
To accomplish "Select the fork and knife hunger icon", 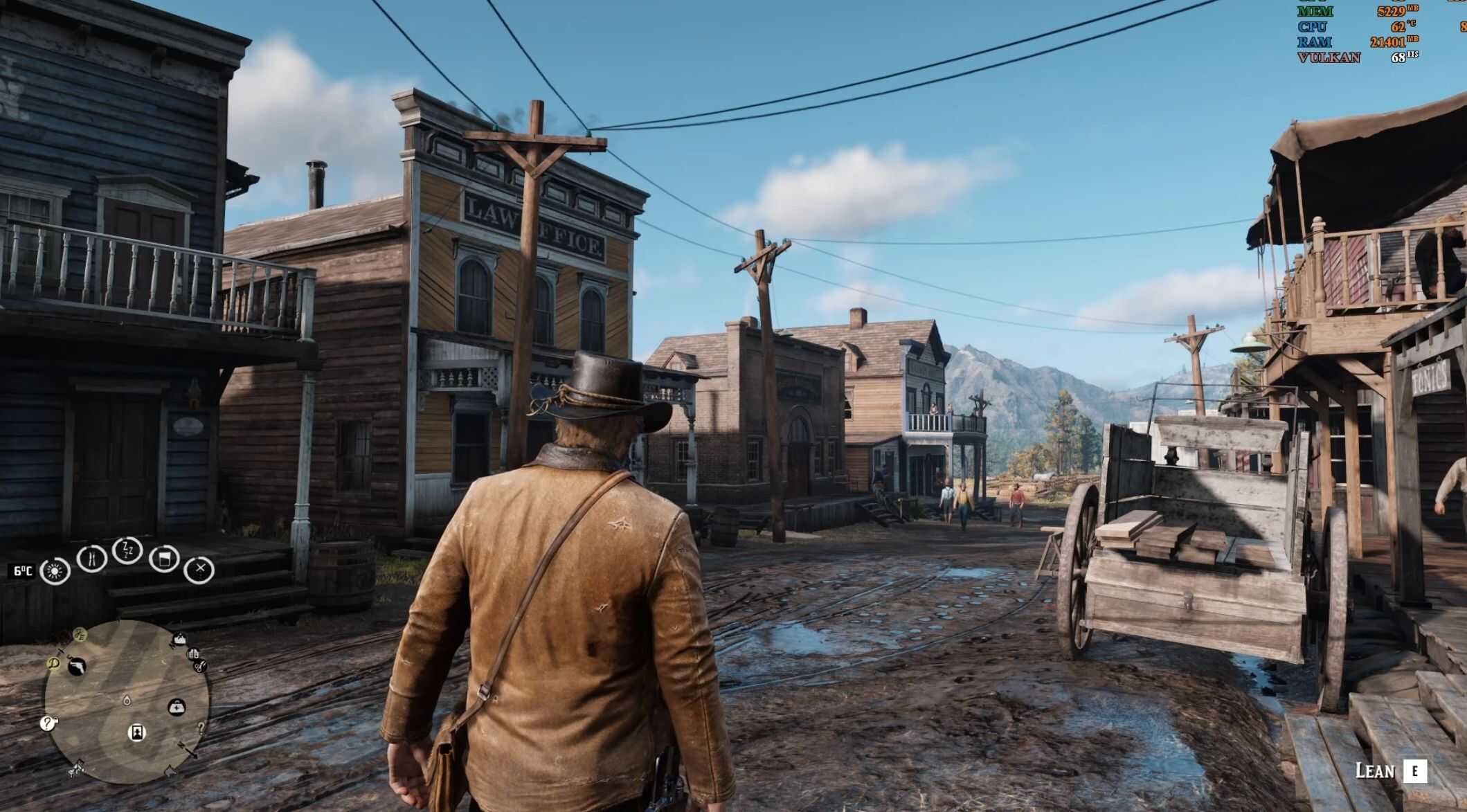I will pos(91,558).
